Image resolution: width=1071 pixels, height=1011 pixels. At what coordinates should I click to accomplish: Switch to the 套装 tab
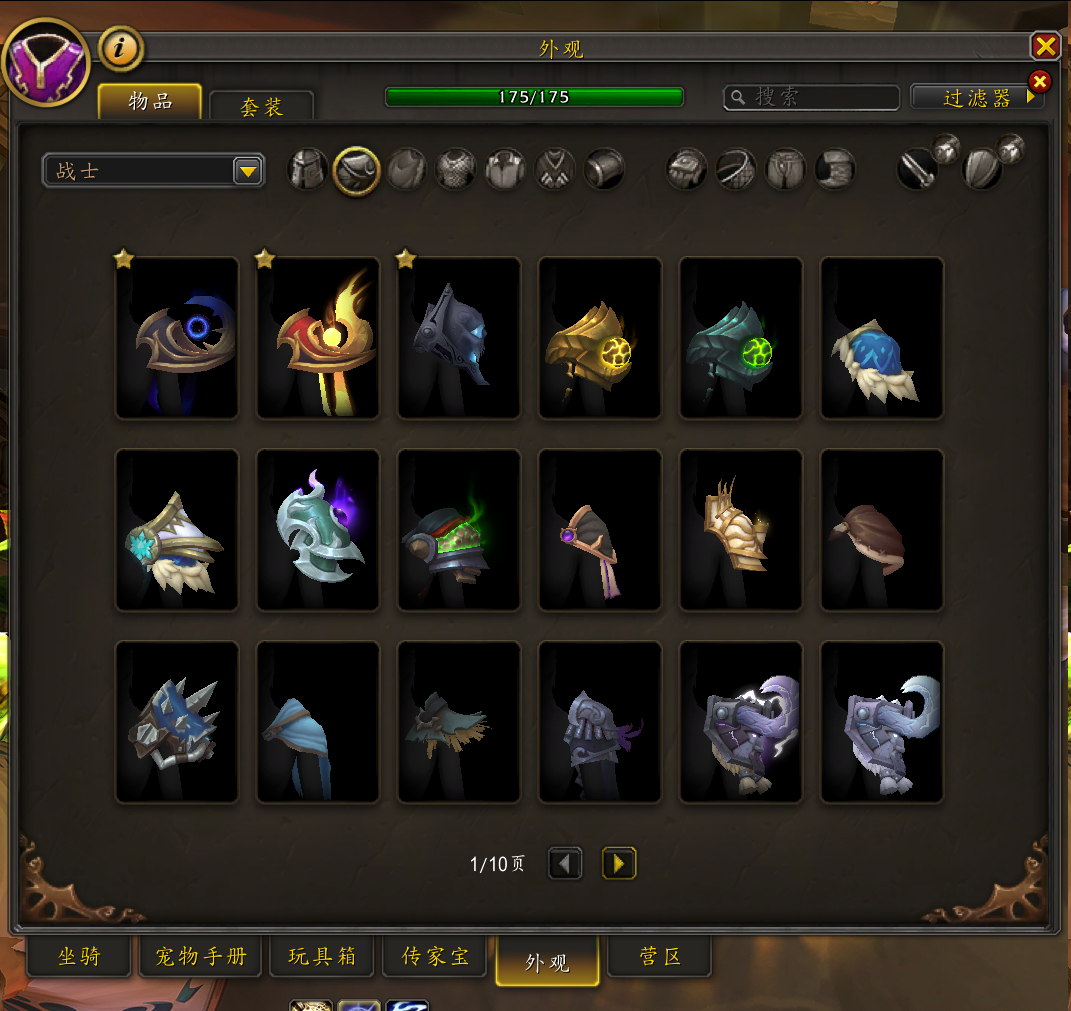click(262, 106)
